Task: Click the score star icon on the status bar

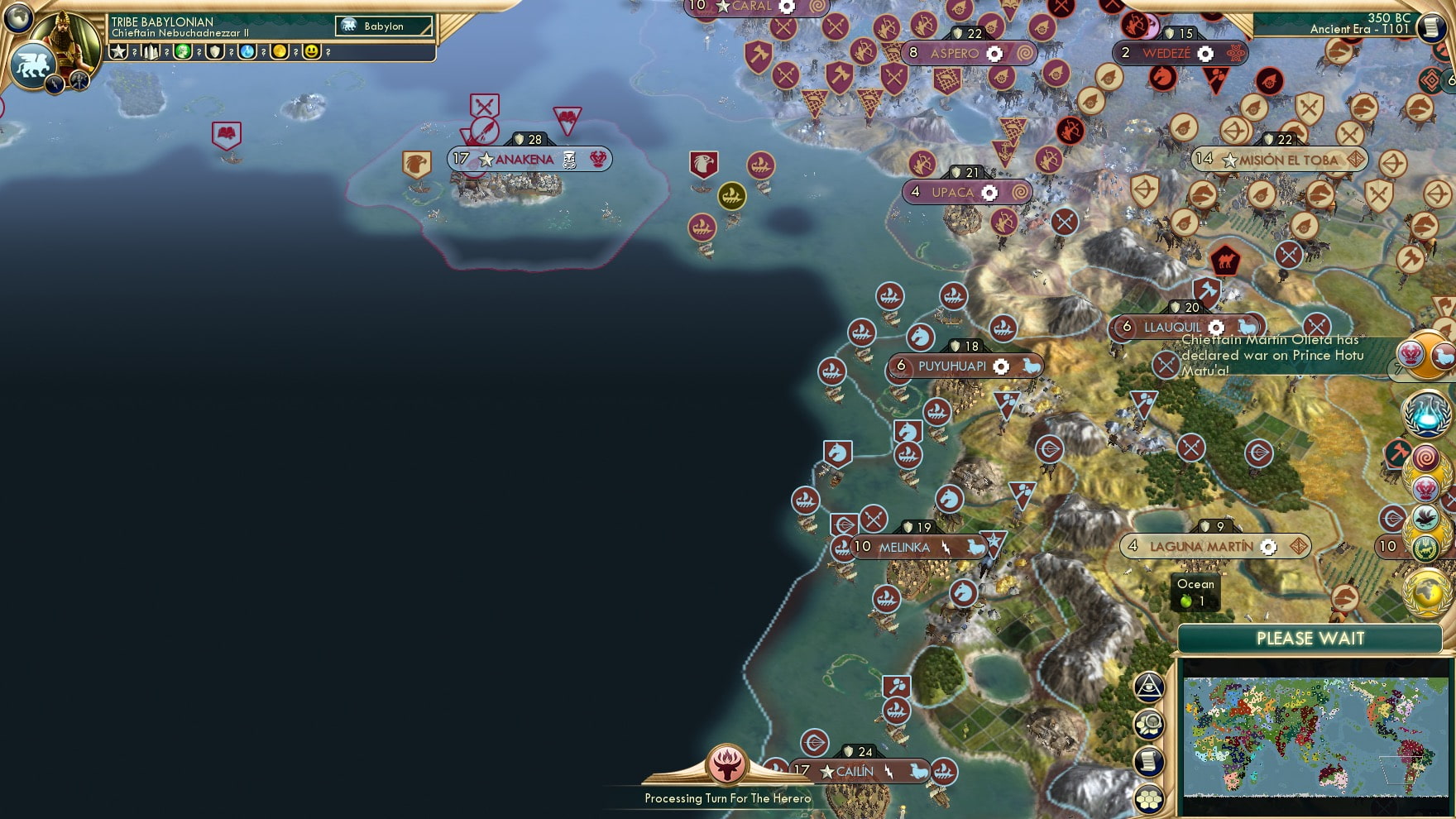Action: coord(117,53)
